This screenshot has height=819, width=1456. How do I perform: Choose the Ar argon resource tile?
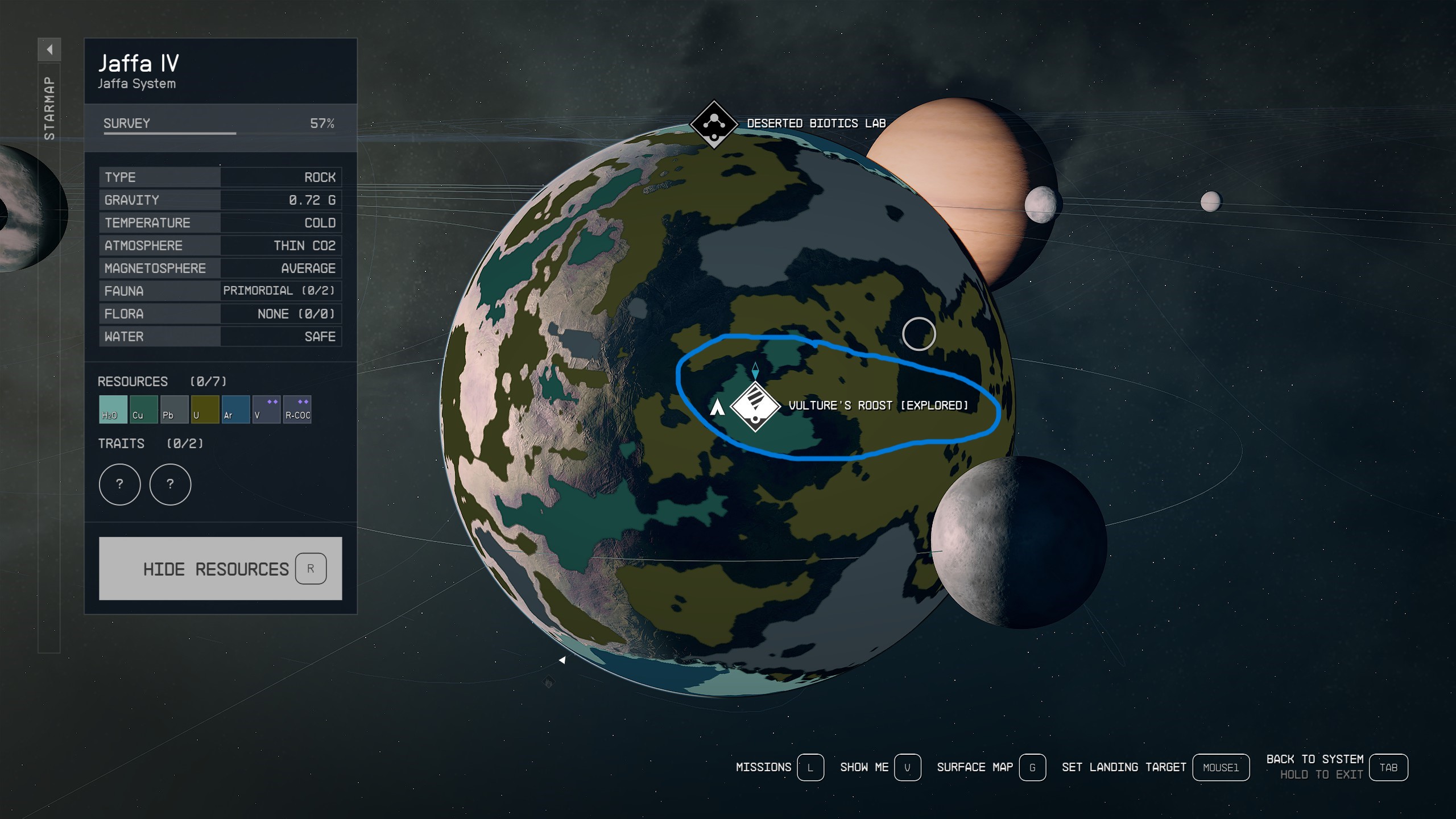tap(235, 409)
